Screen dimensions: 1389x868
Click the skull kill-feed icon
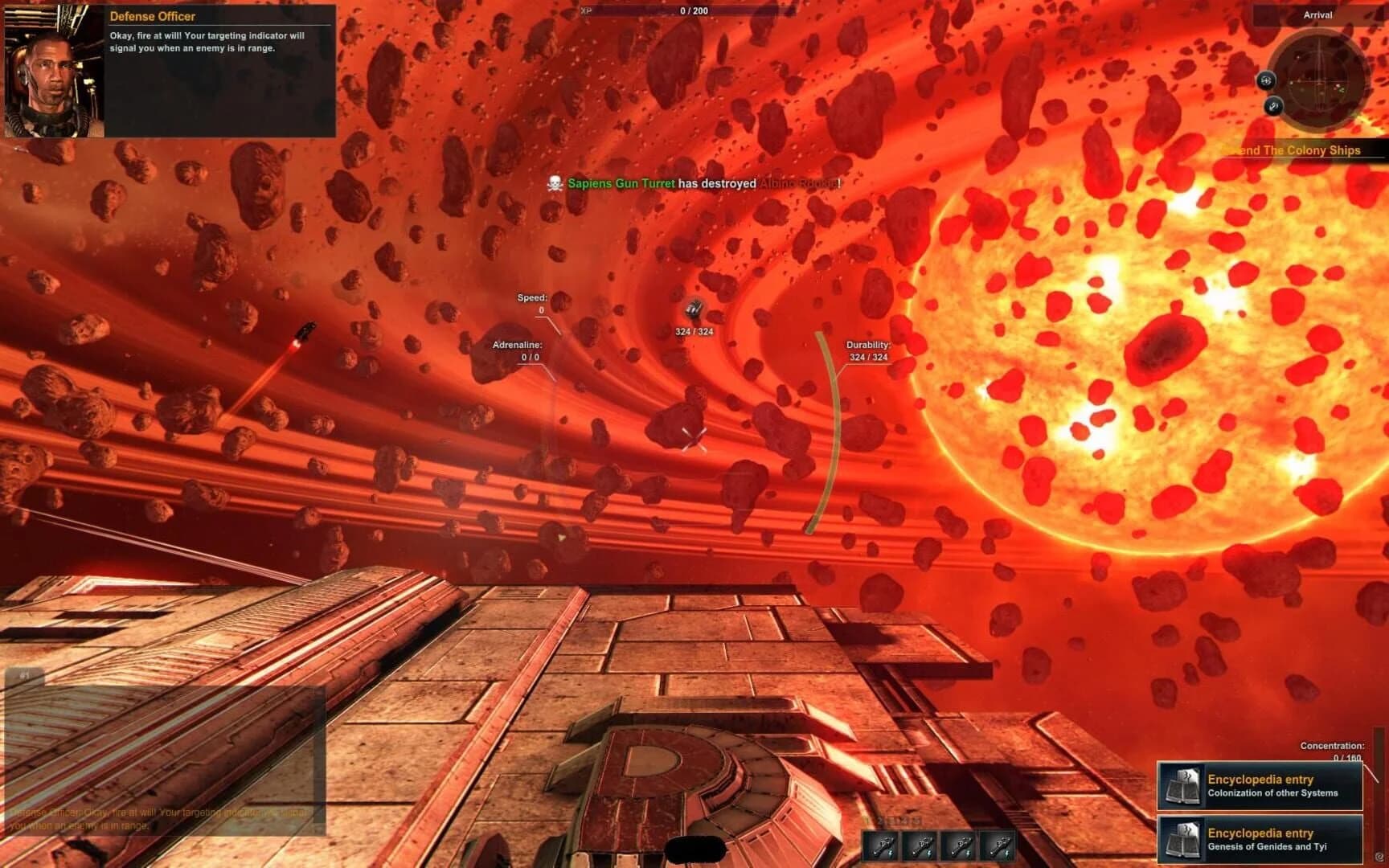pyautogui.click(x=554, y=183)
